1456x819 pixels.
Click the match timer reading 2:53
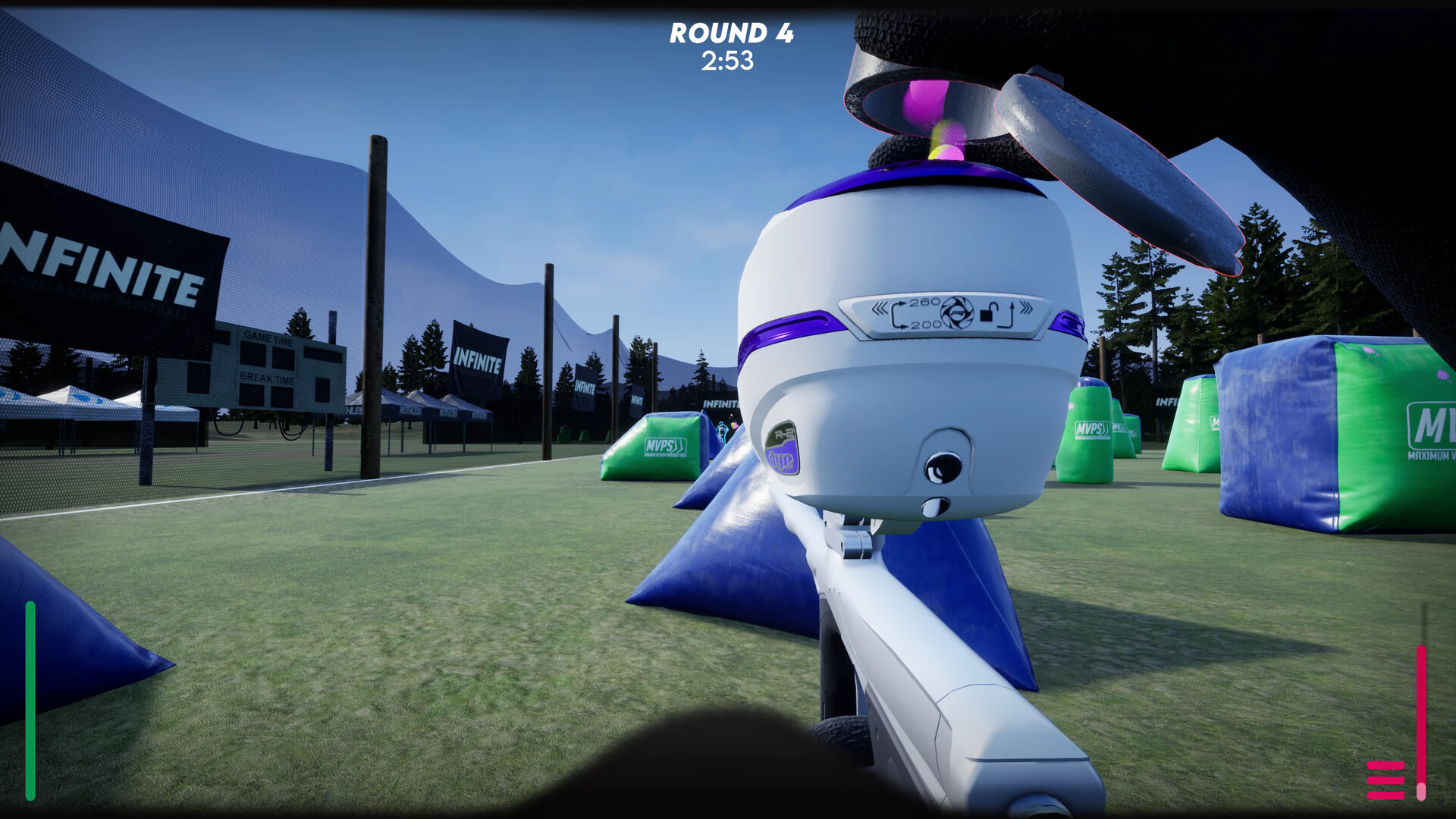(x=729, y=61)
